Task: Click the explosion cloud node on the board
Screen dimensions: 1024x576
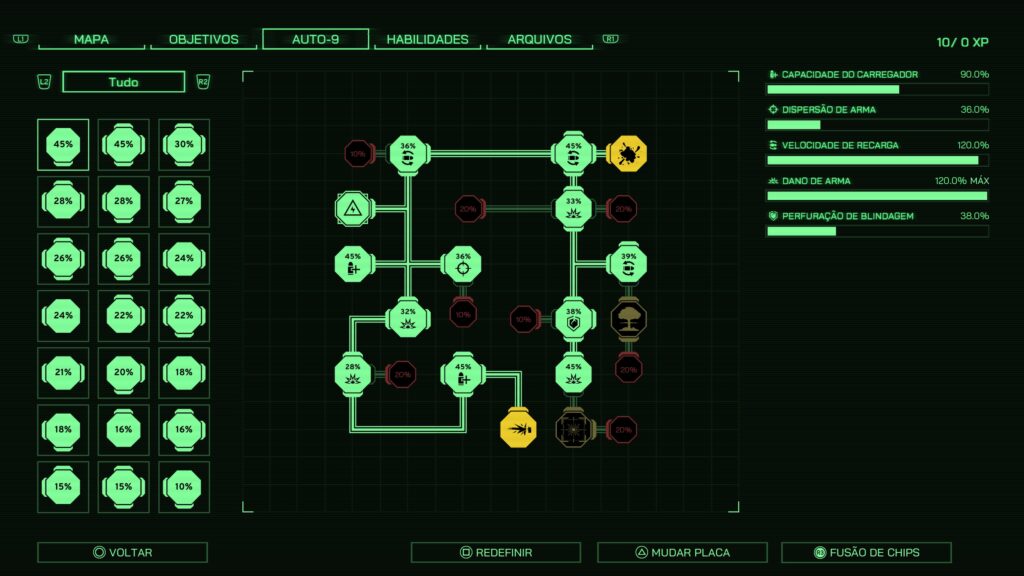Action: coord(628,319)
